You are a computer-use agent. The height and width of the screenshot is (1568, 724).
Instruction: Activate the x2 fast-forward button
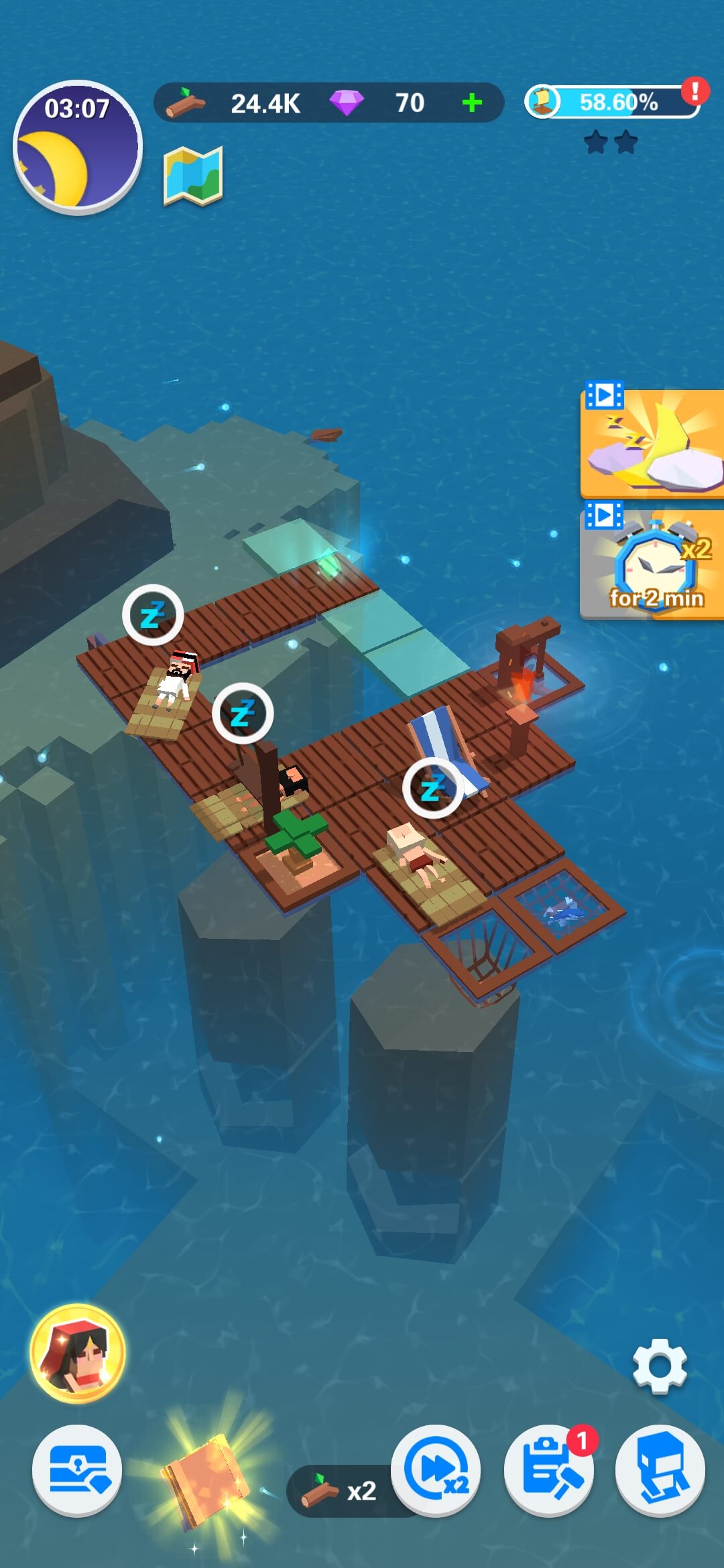(436, 1470)
